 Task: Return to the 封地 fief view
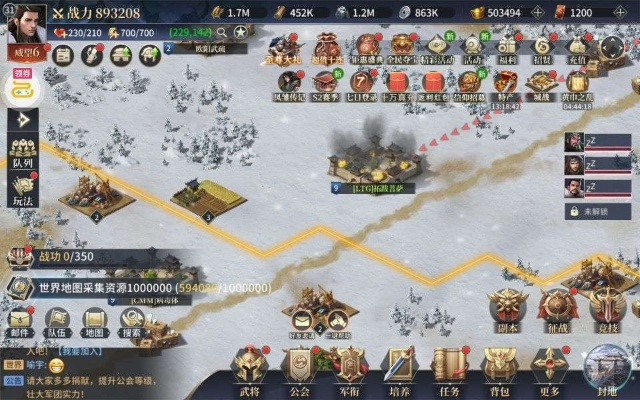pos(604,368)
